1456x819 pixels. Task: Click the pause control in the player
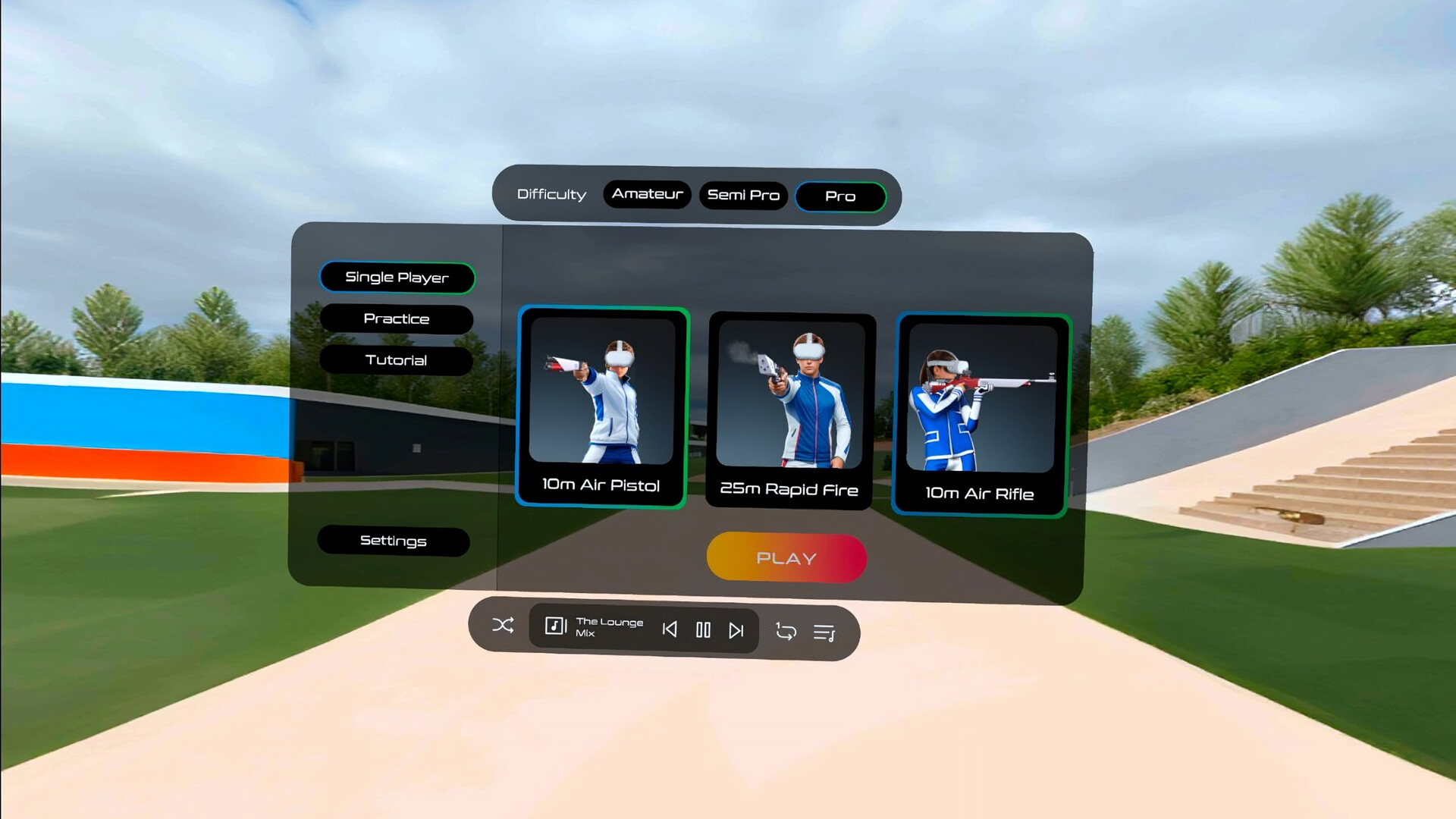click(x=703, y=629)
